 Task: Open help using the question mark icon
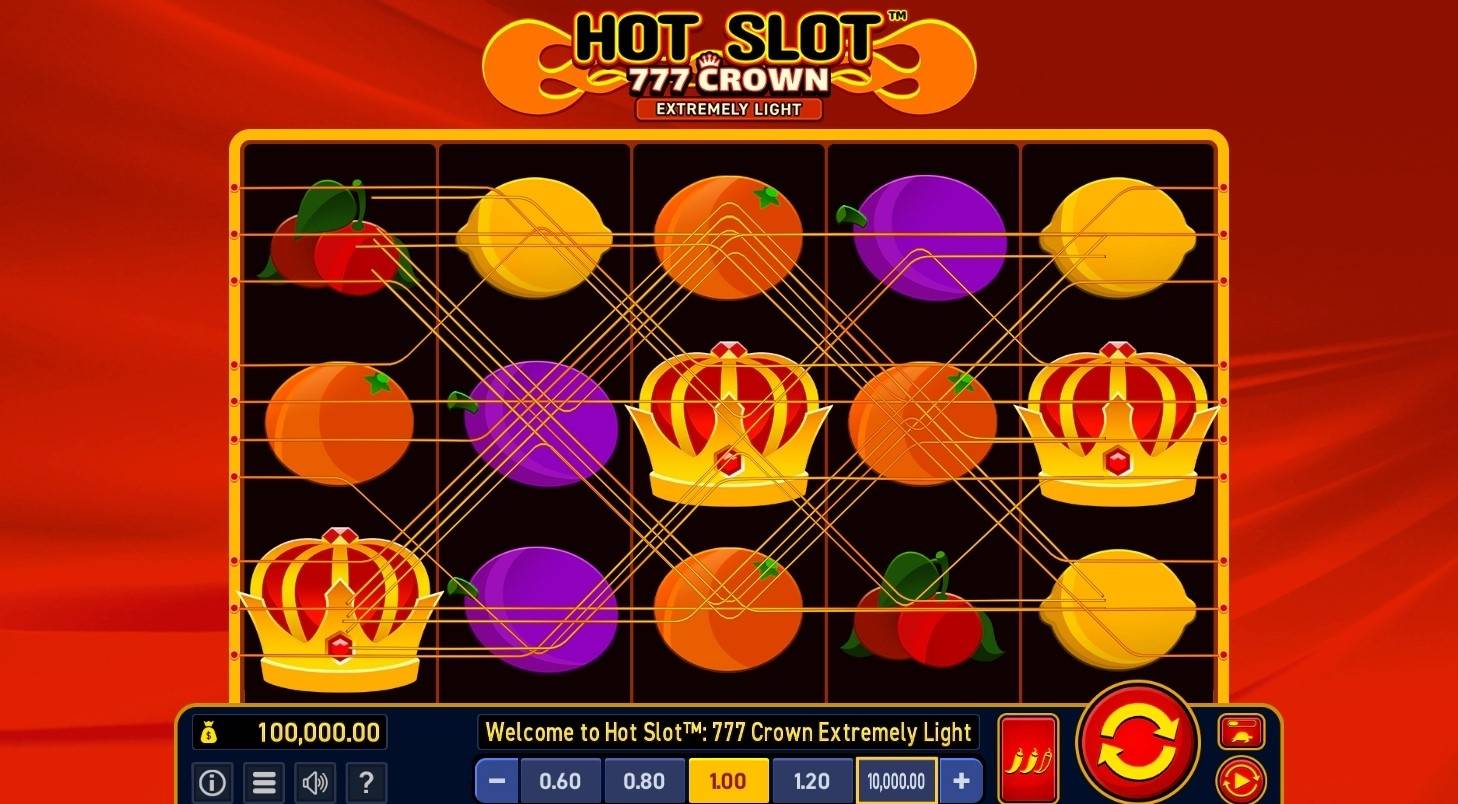366,782
